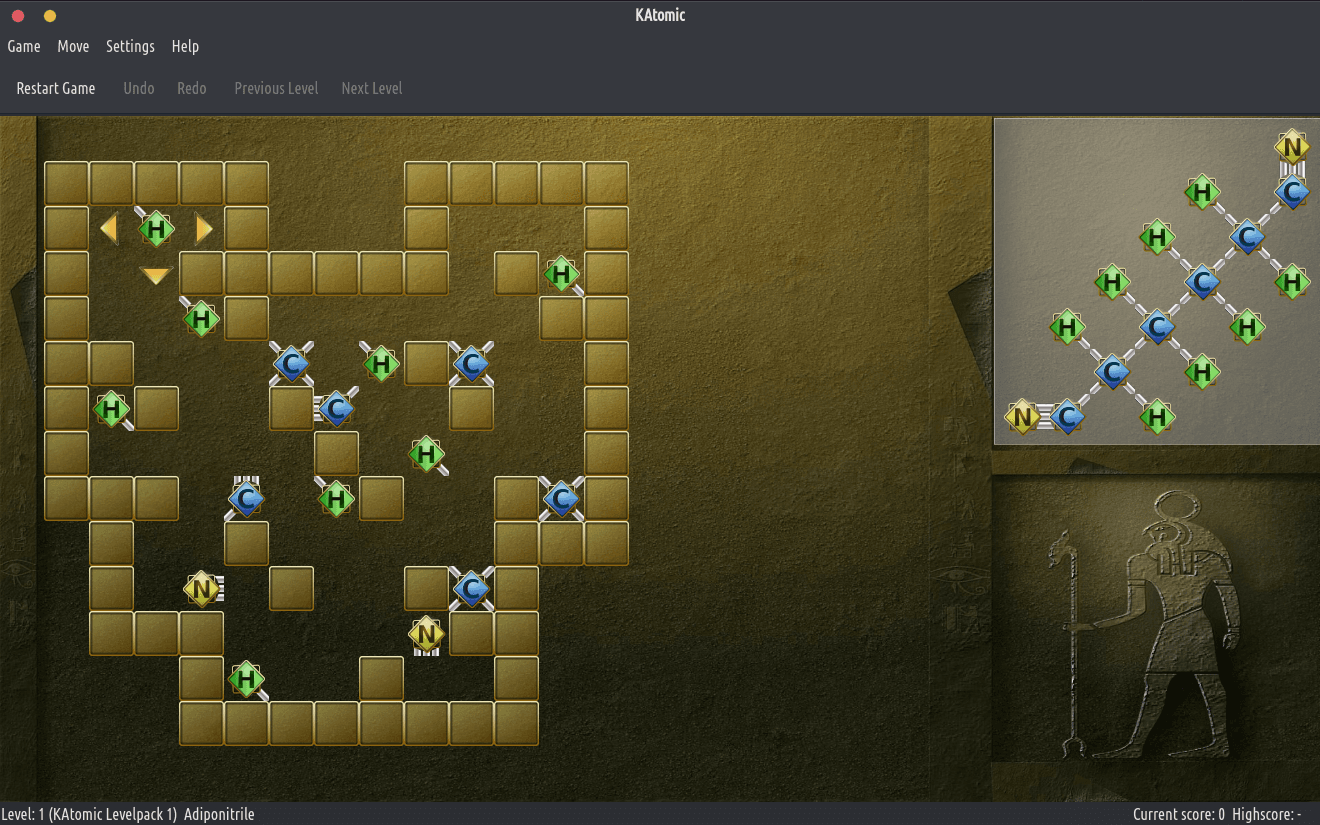Open the Game menu
1320x825 pixels.
pos(24,46)
